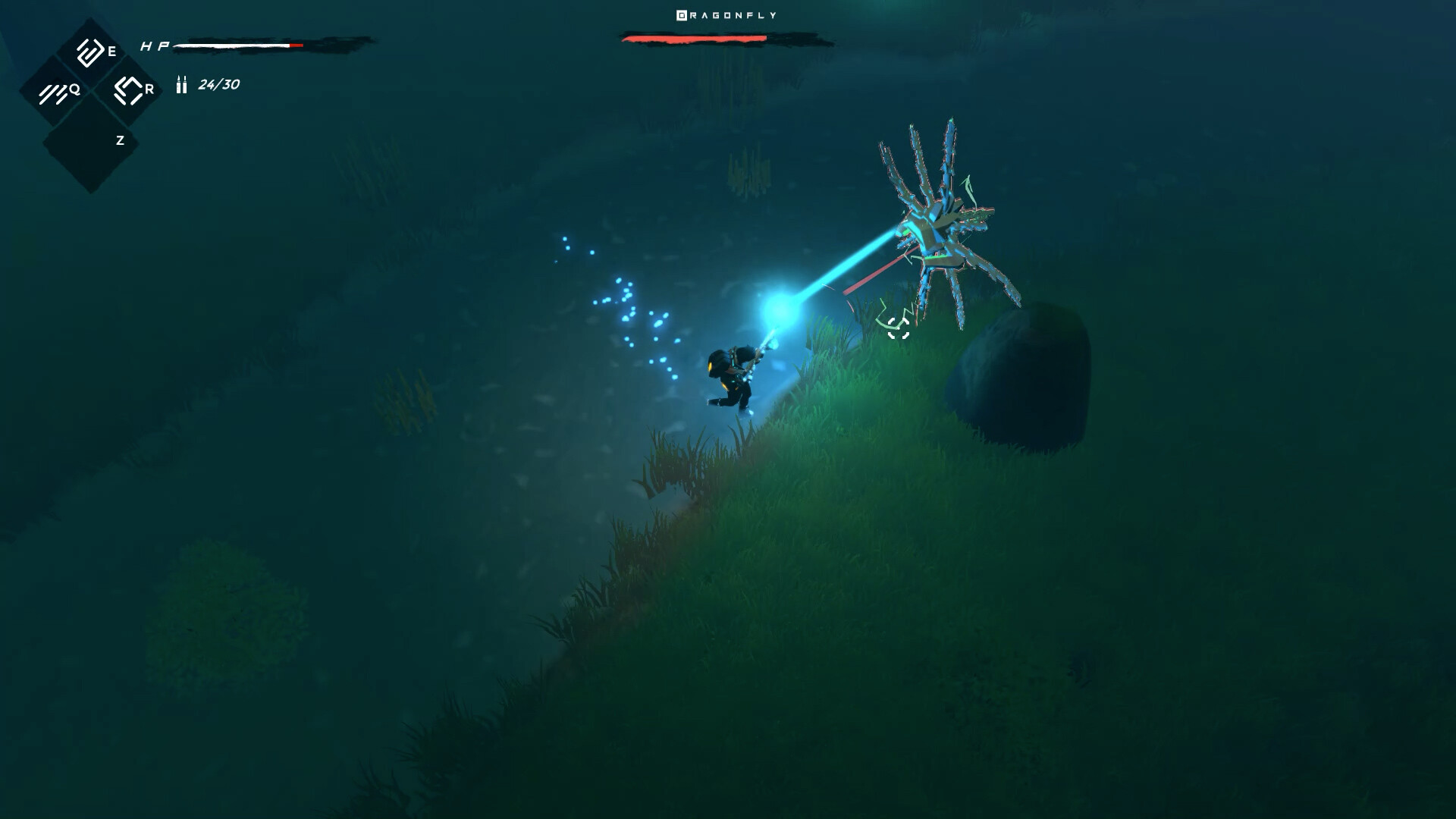Toggle the E ability diamond tile
The image size is (1456, 819).
[91, 53]
